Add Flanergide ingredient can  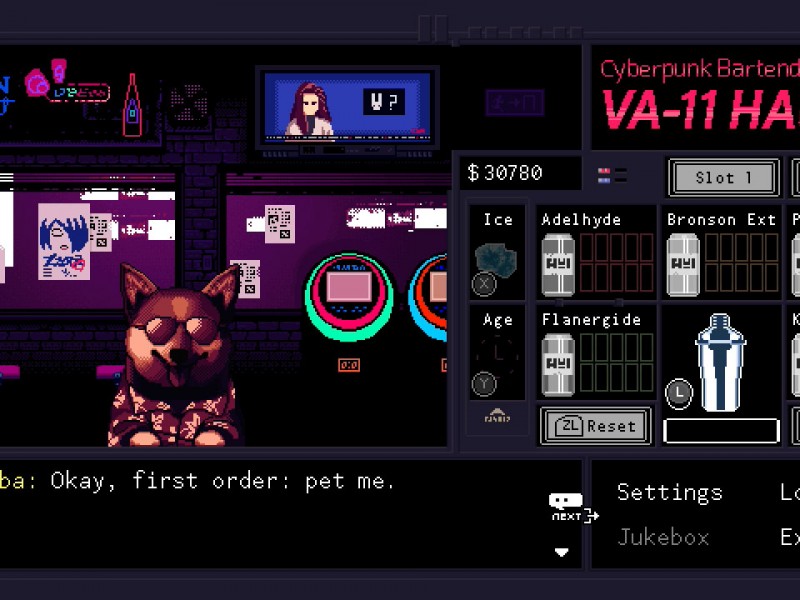point(558,363)
